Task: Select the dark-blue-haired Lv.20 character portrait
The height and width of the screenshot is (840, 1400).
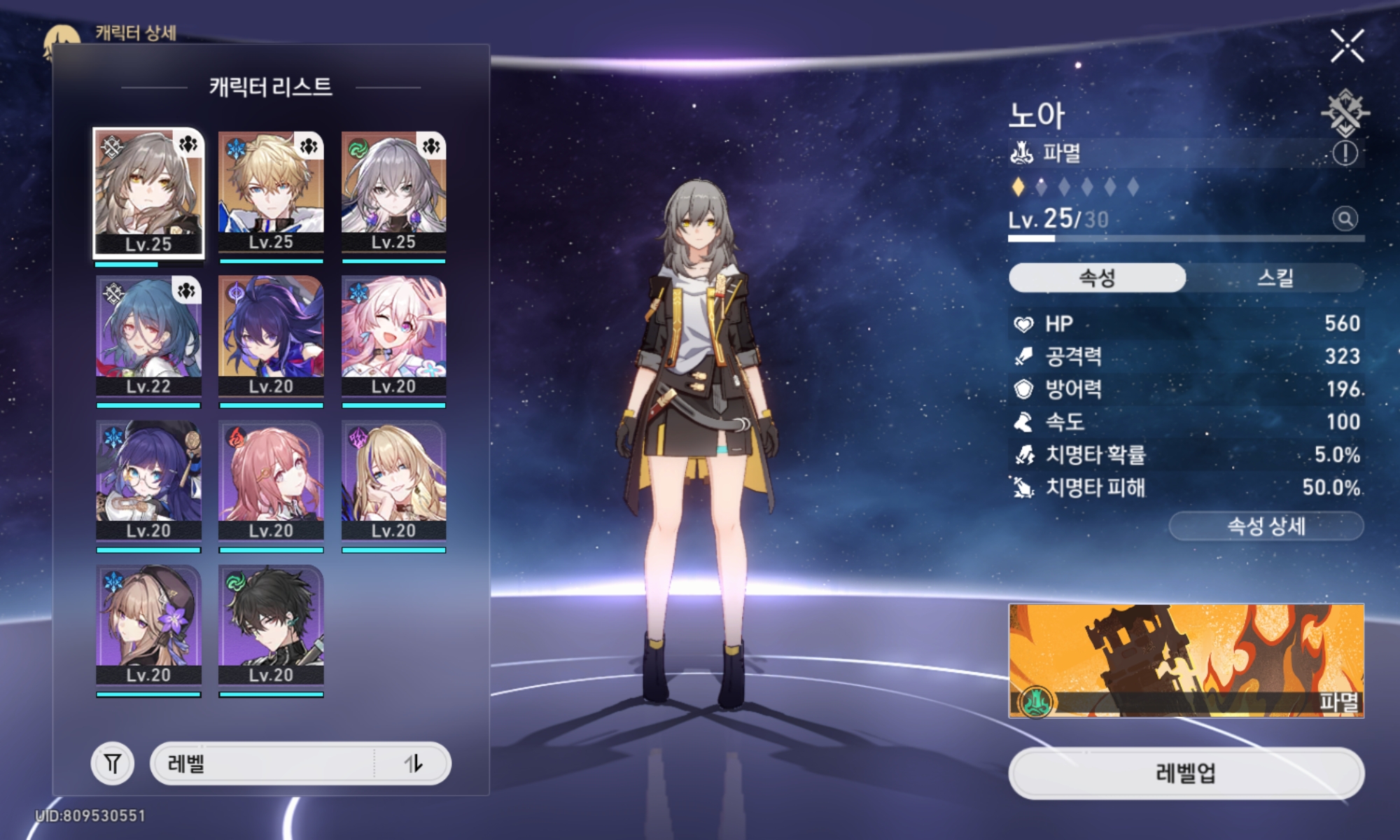Action: pos(271,337)
